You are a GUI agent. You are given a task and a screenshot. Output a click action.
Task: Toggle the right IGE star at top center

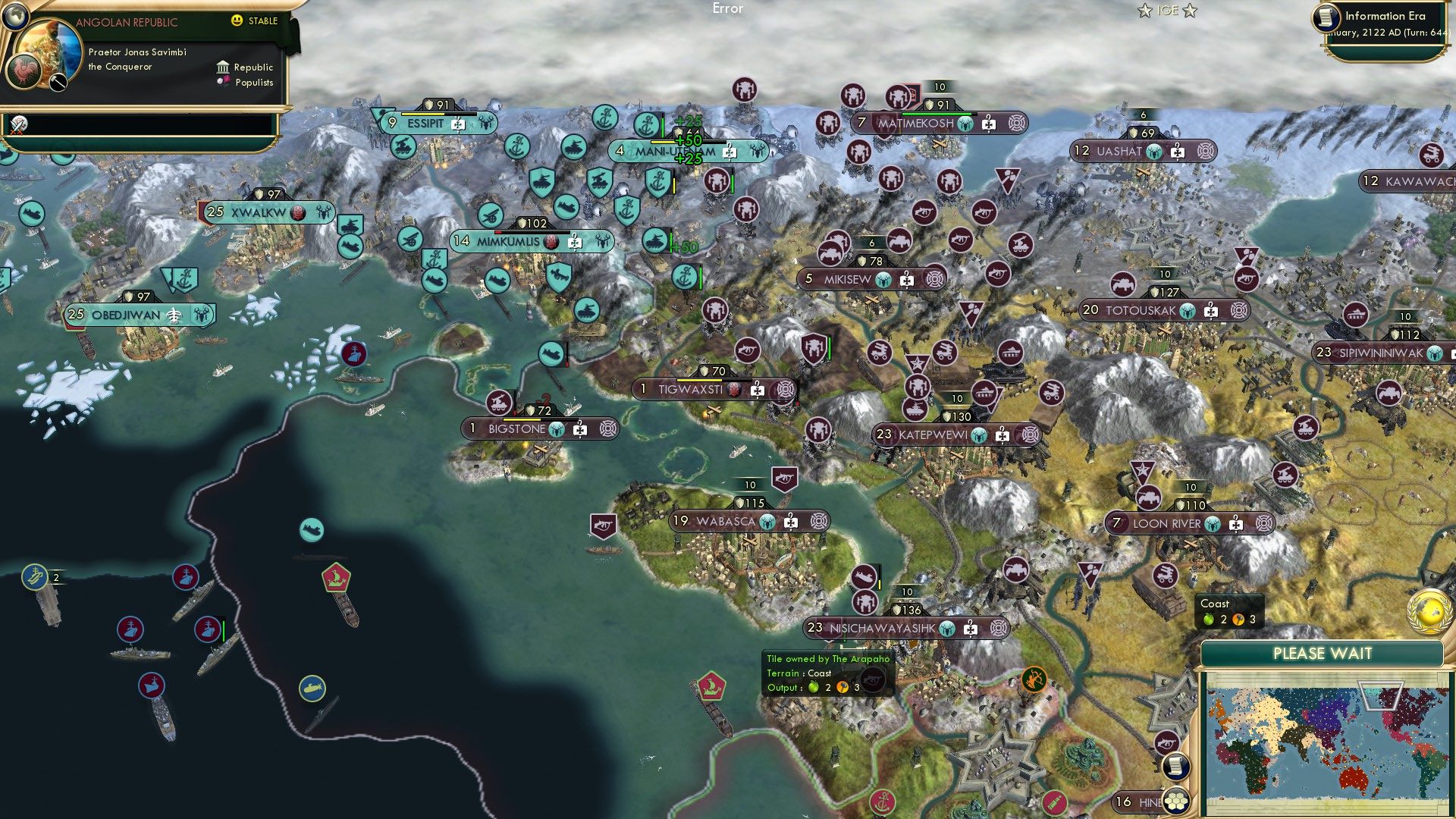[x=1191, y=11]
